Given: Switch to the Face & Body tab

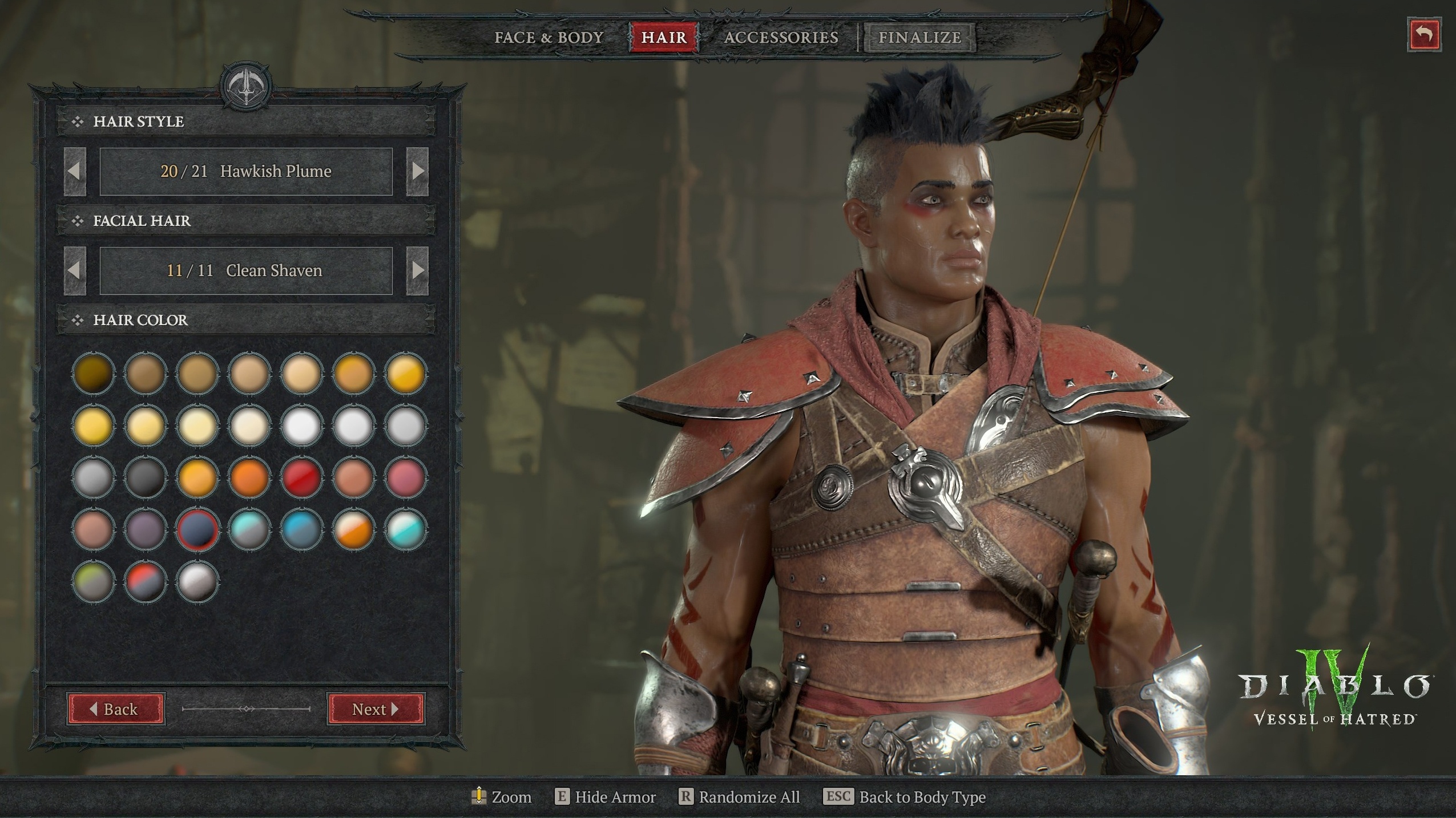Looking at the screenshot, I should point(548,38).
